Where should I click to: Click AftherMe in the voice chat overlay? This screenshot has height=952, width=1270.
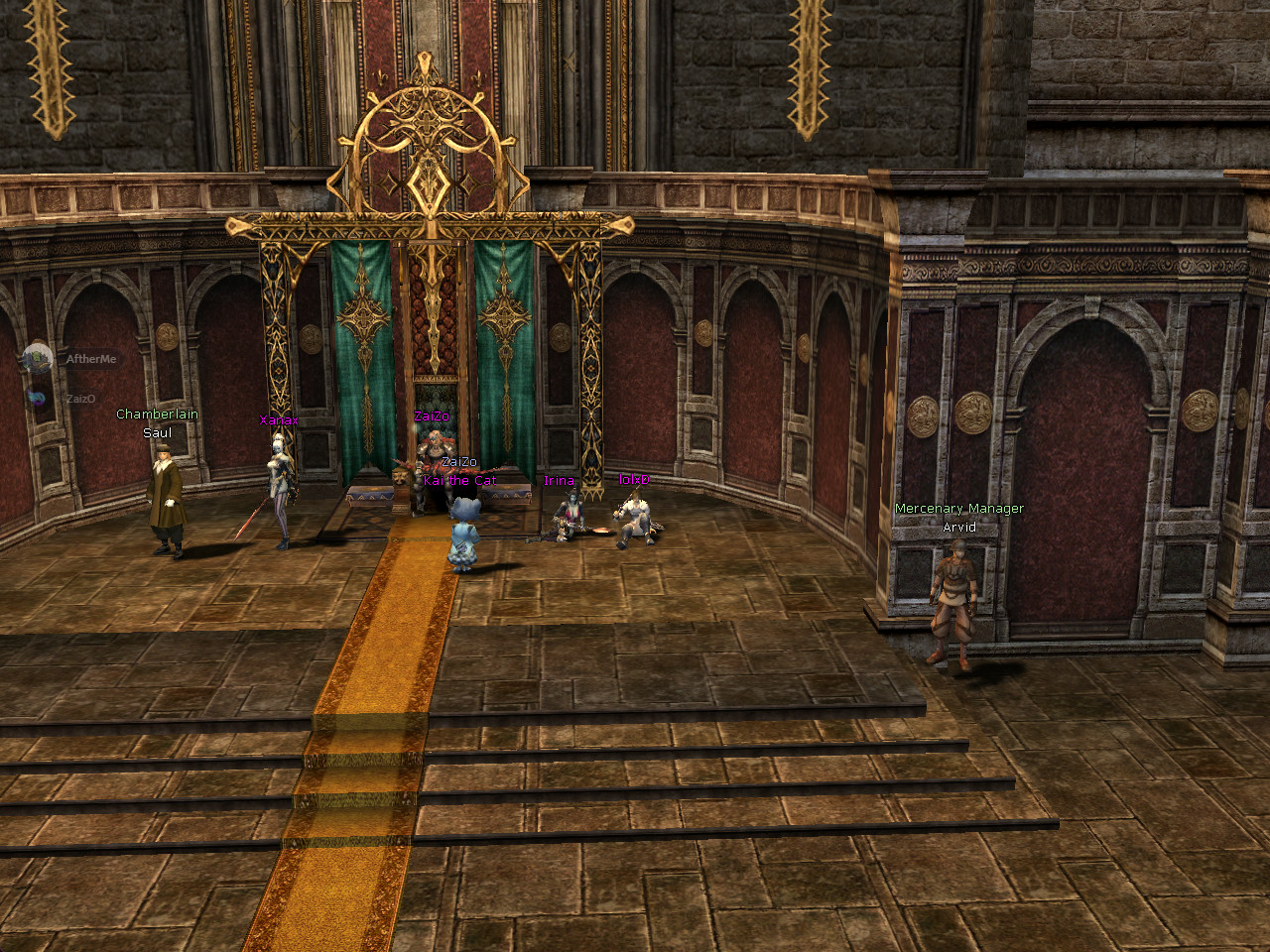click(x=89, y=359)
